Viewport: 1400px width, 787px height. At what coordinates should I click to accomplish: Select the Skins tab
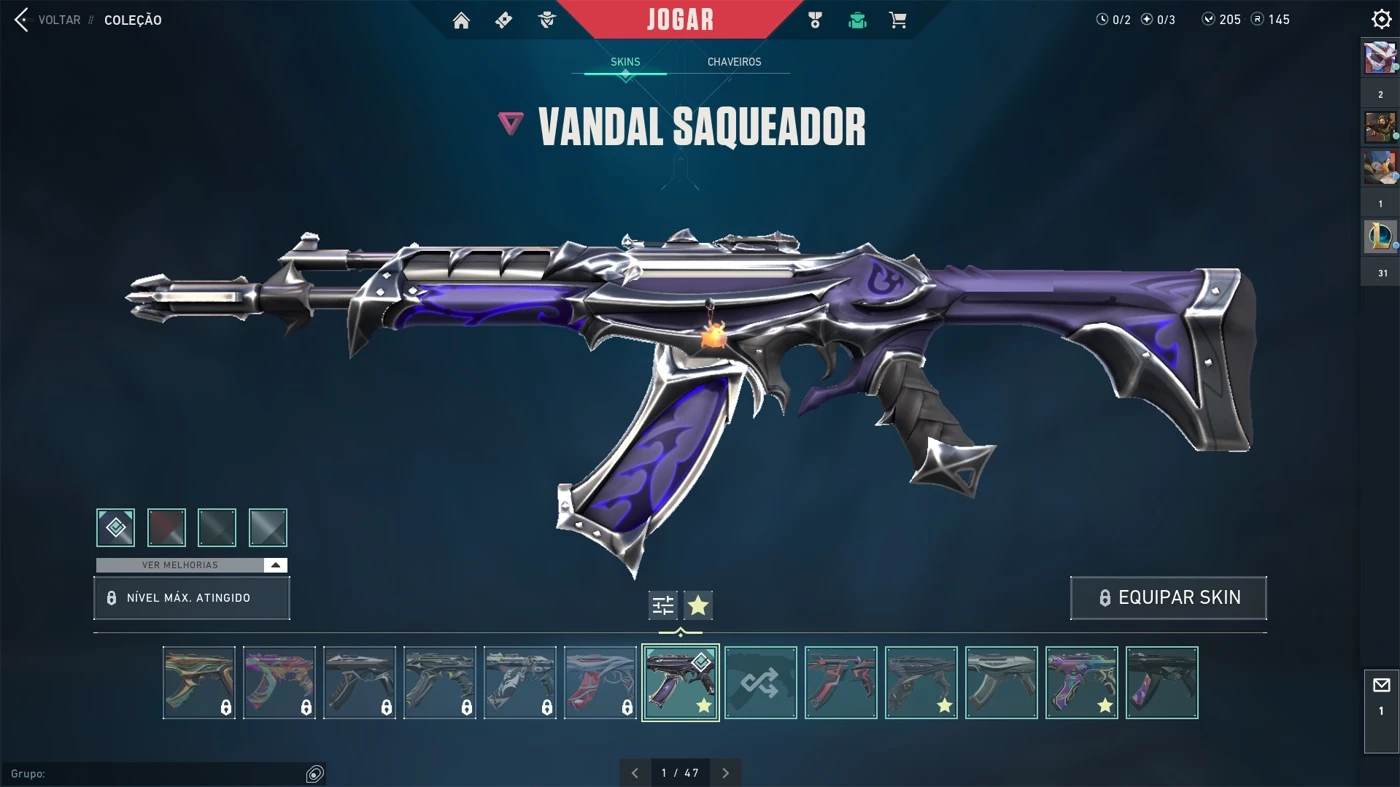(625, 62)
